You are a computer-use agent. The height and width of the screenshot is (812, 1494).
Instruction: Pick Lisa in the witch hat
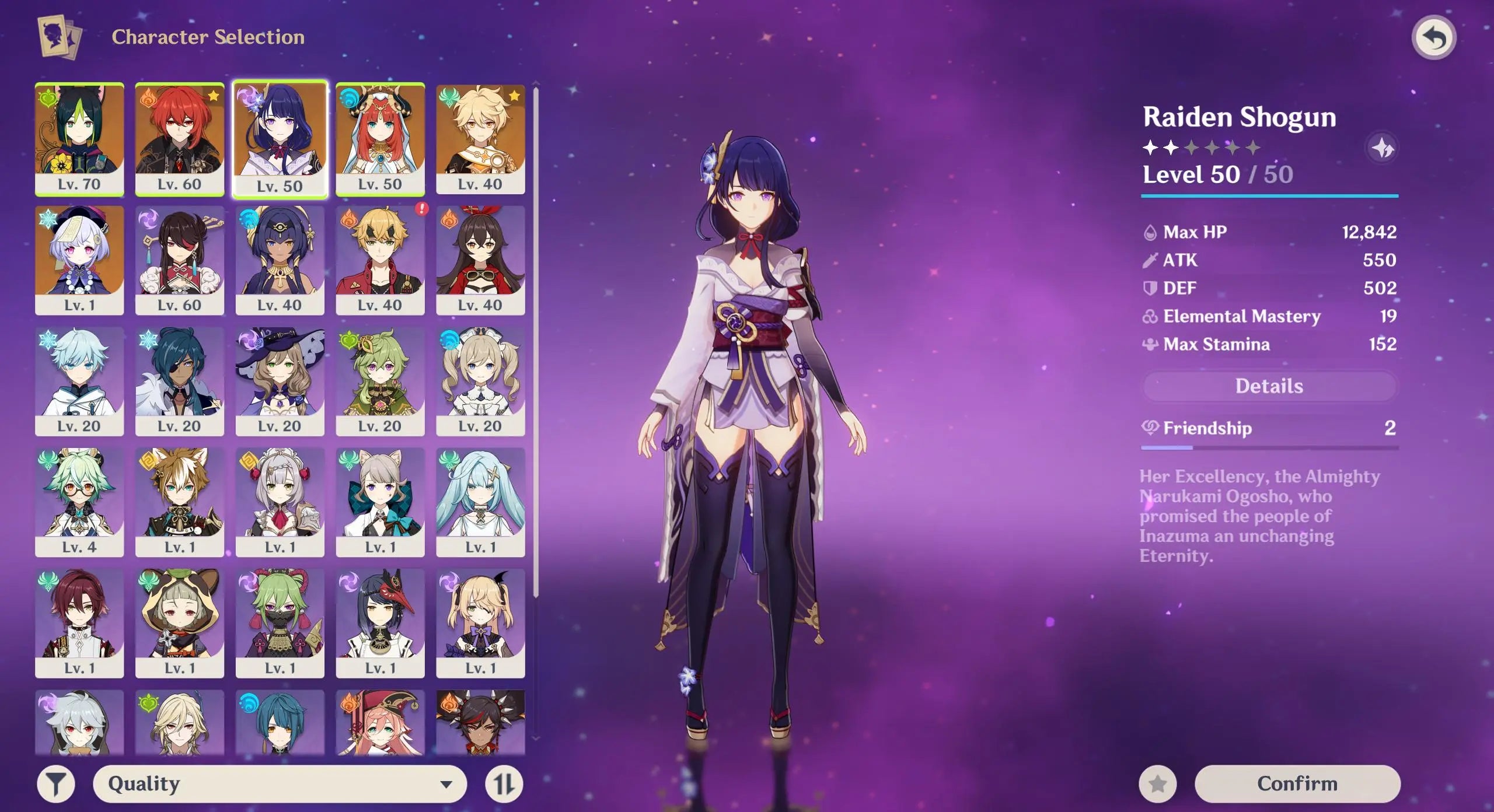(280, 381)
